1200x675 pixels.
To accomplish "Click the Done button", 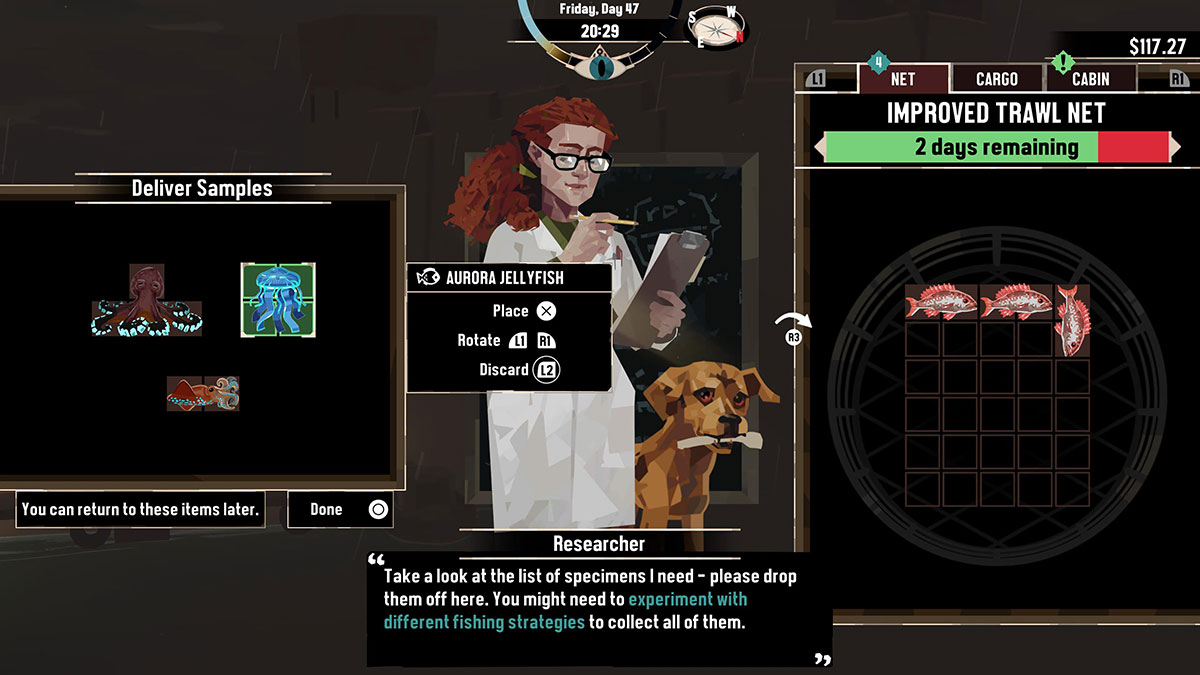I will 340,509.
